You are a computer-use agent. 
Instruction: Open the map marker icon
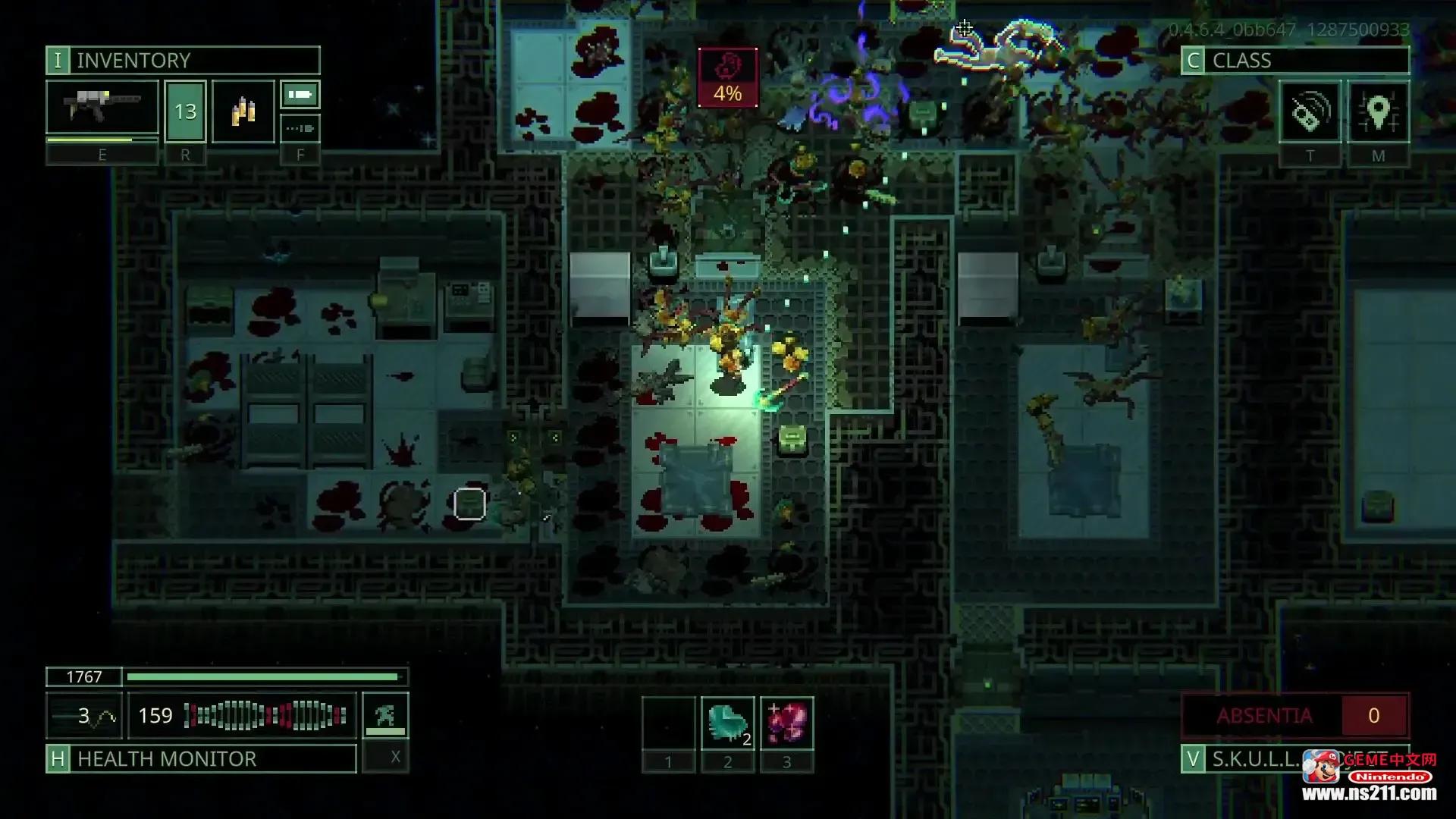[x=1378, y=112]
